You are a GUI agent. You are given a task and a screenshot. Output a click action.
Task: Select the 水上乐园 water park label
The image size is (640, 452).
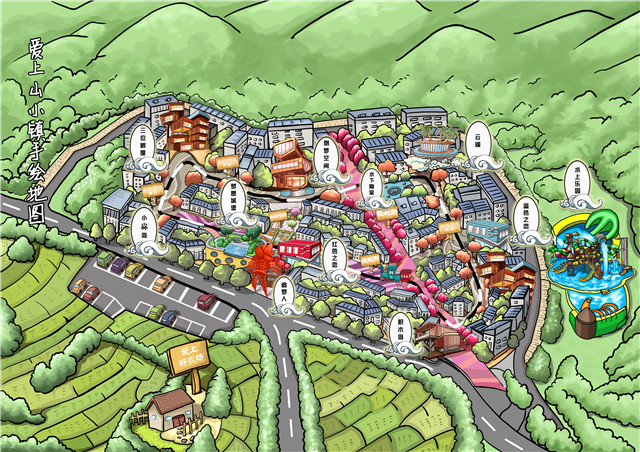pos(577,177)
